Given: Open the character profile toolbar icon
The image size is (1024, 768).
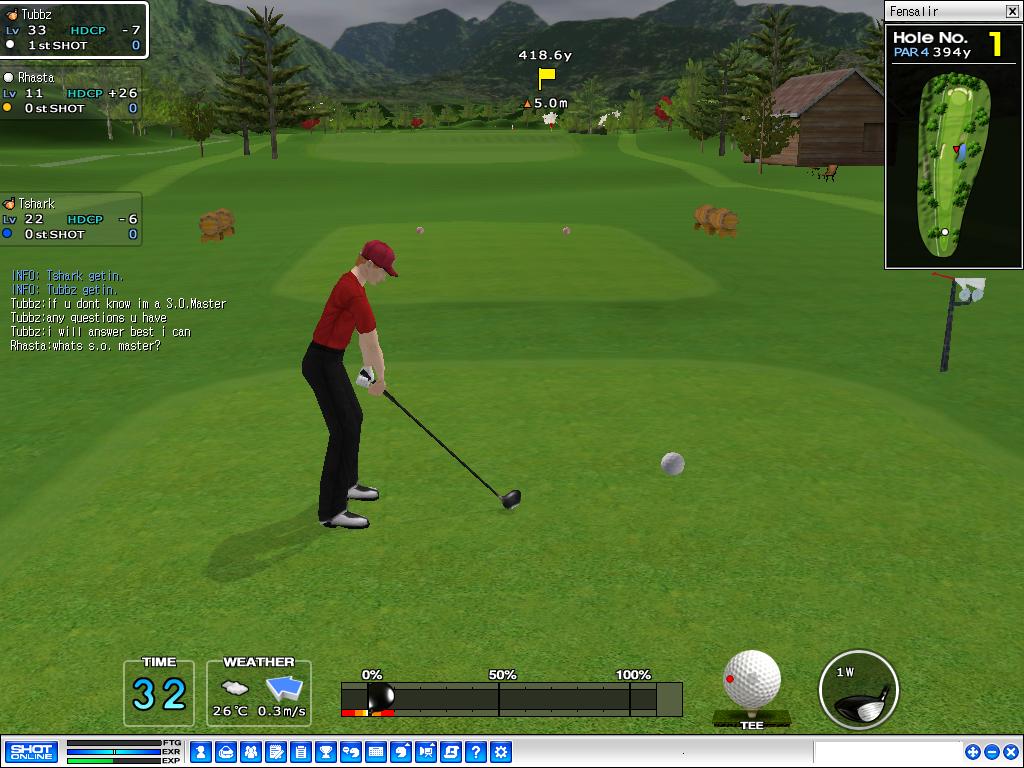Looking at the screenshot, I should (x=201, y=752).
